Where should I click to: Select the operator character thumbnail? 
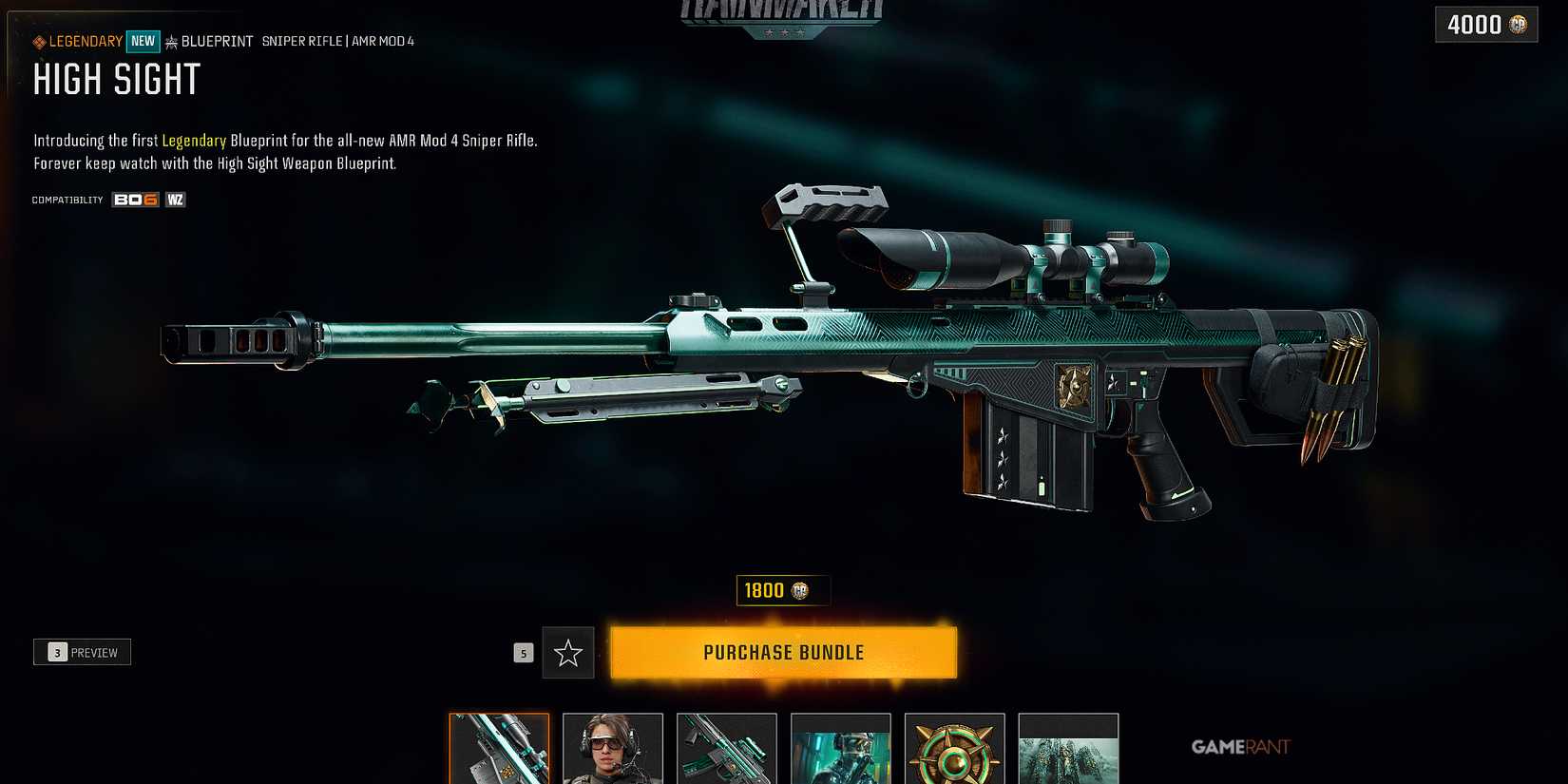point(612,751)
